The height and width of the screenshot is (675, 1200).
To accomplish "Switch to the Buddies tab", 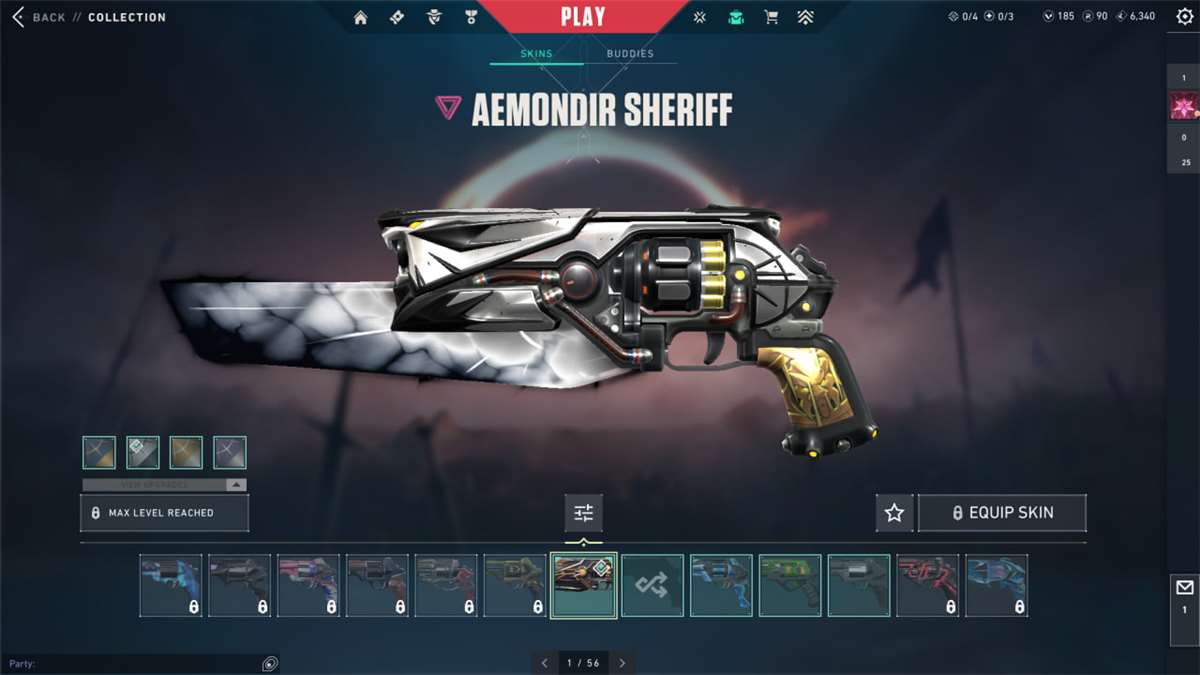I will [630, 54].
